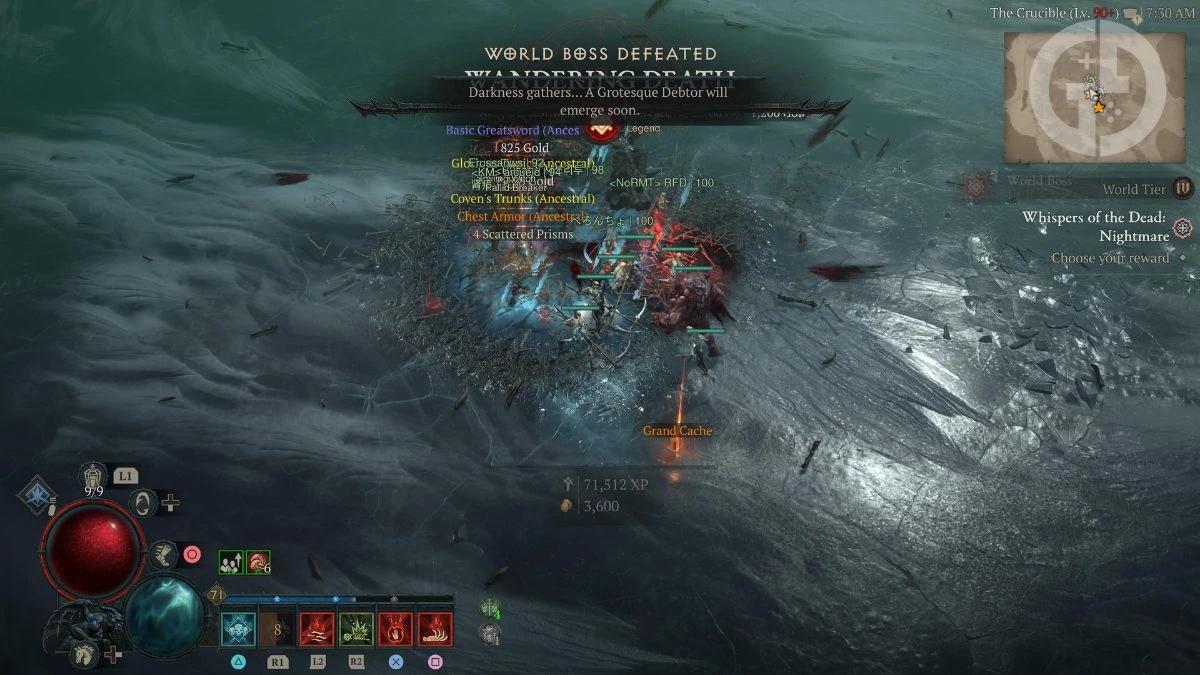The height and width of the screenshot is (675, 1200).
Task: Check the red elixir buff icon
Action: click(x=257, y=563)
